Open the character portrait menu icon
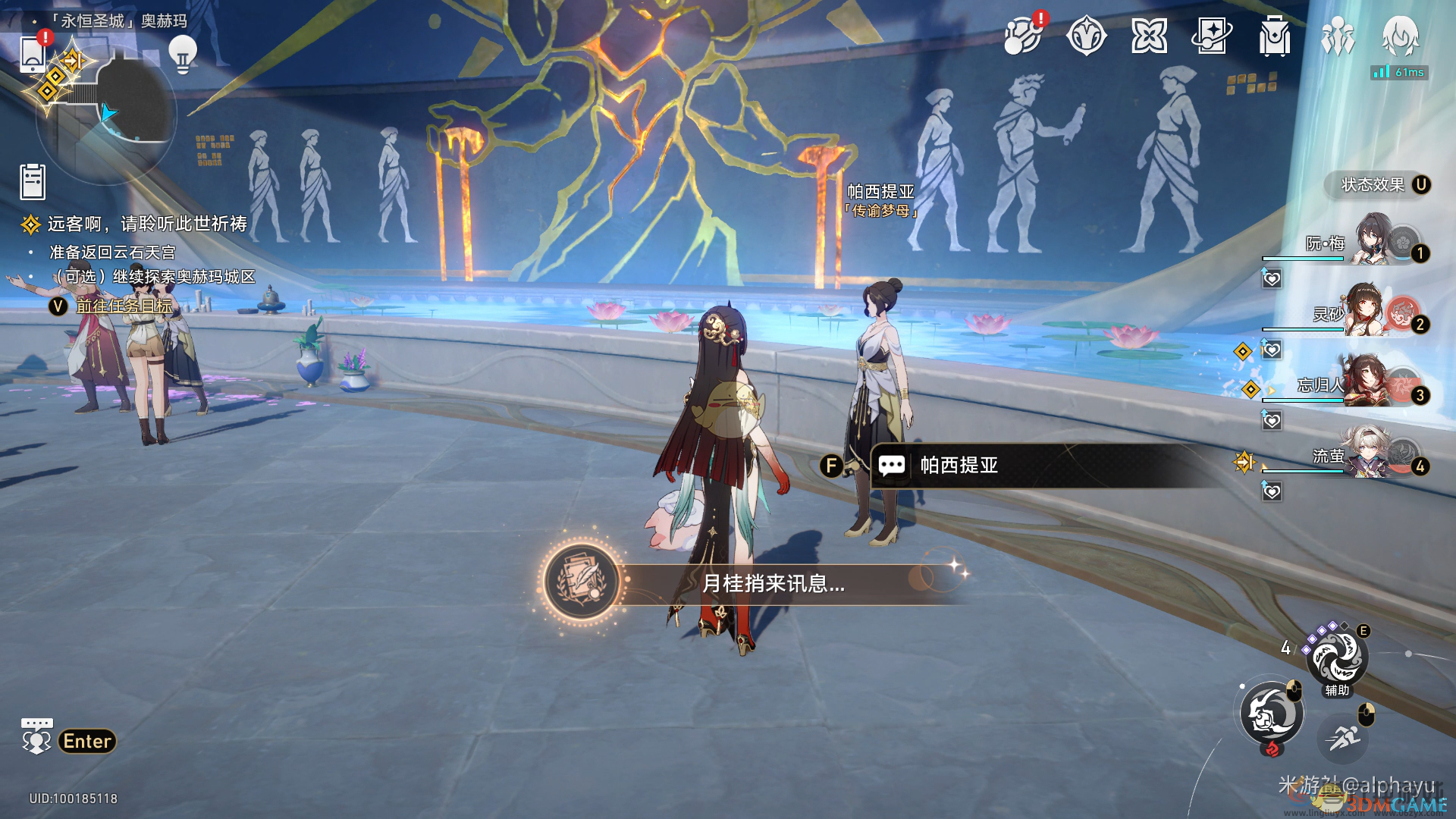Viewport: 1456px width, 819px height. [1400, 36]
